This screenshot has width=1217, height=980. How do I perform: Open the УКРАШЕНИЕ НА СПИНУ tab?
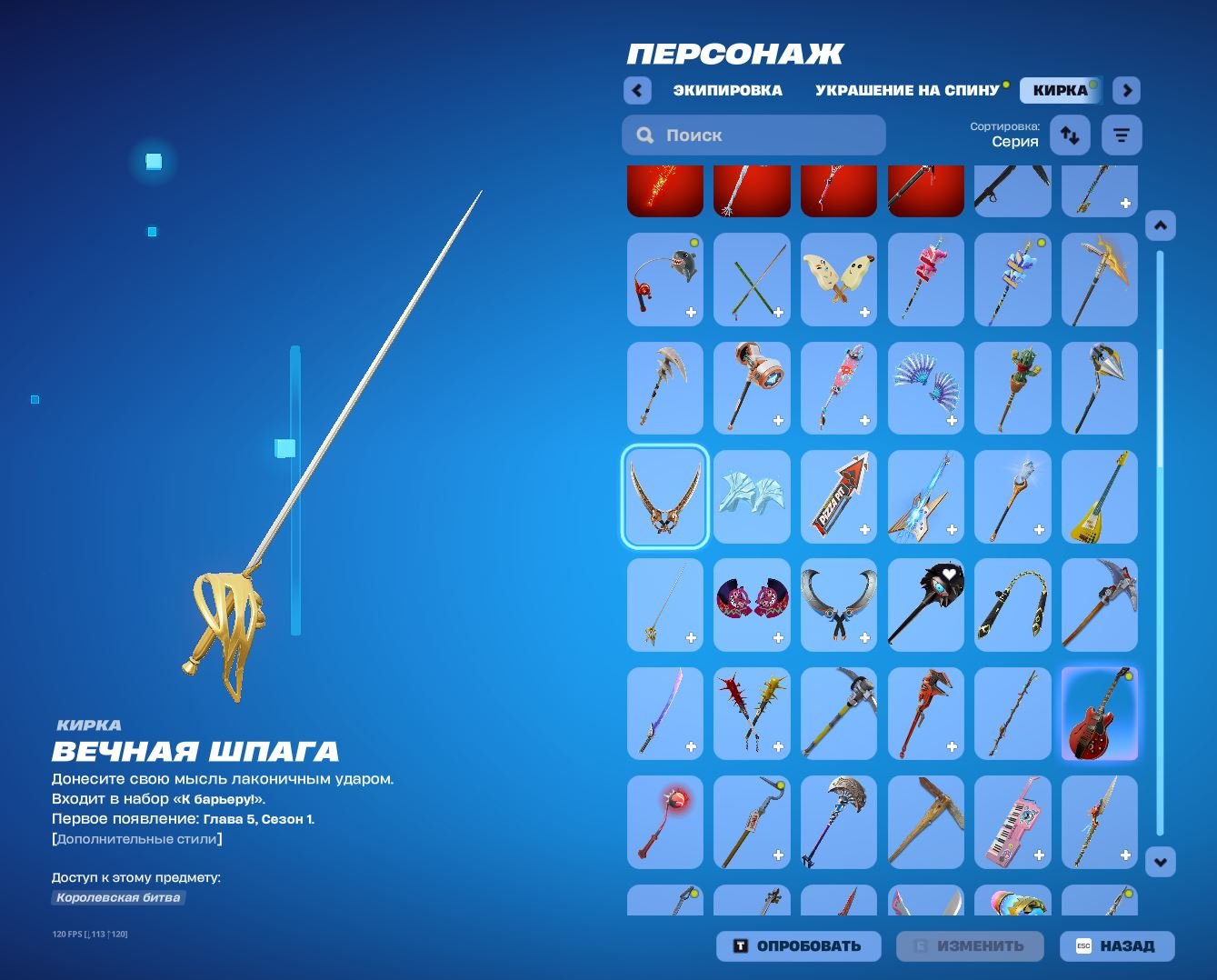click(x=906, y=90)
